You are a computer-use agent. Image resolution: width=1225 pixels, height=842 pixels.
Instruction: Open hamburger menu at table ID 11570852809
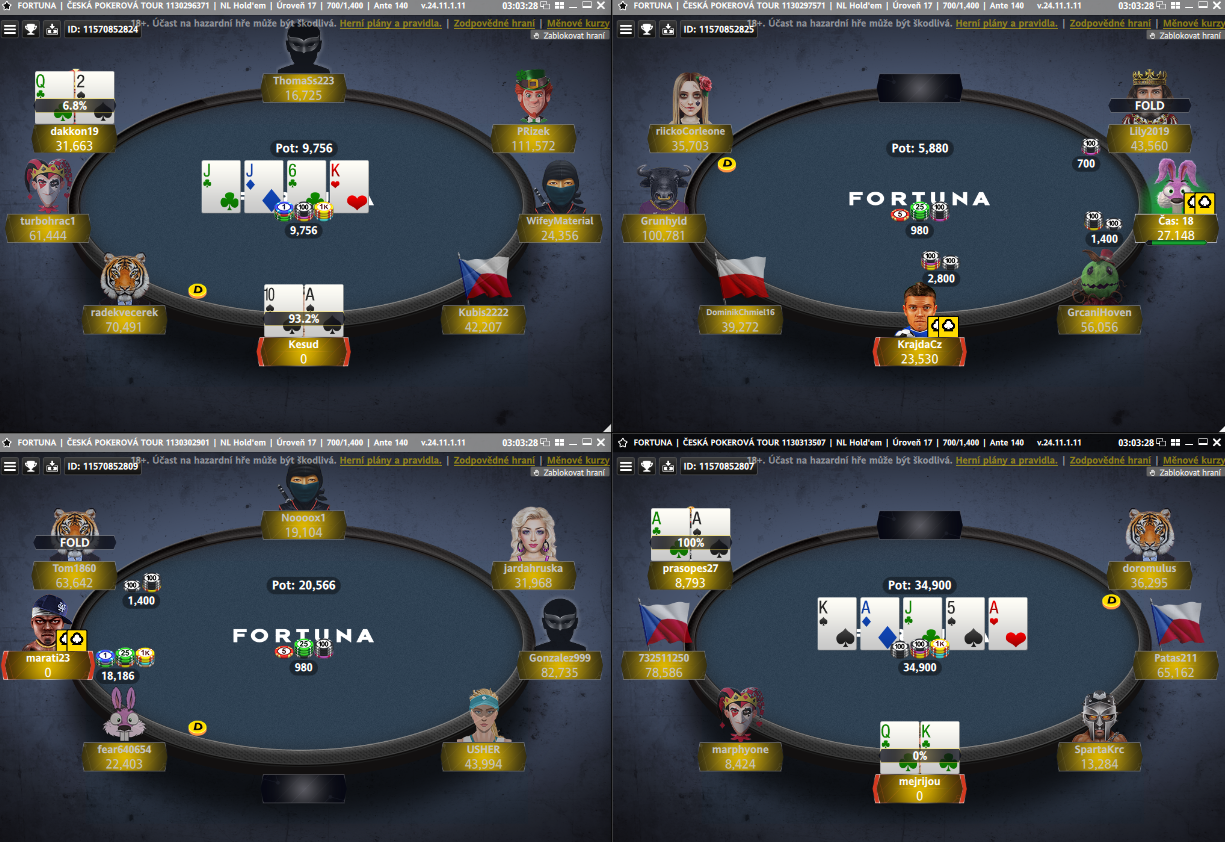pos(10,466)
